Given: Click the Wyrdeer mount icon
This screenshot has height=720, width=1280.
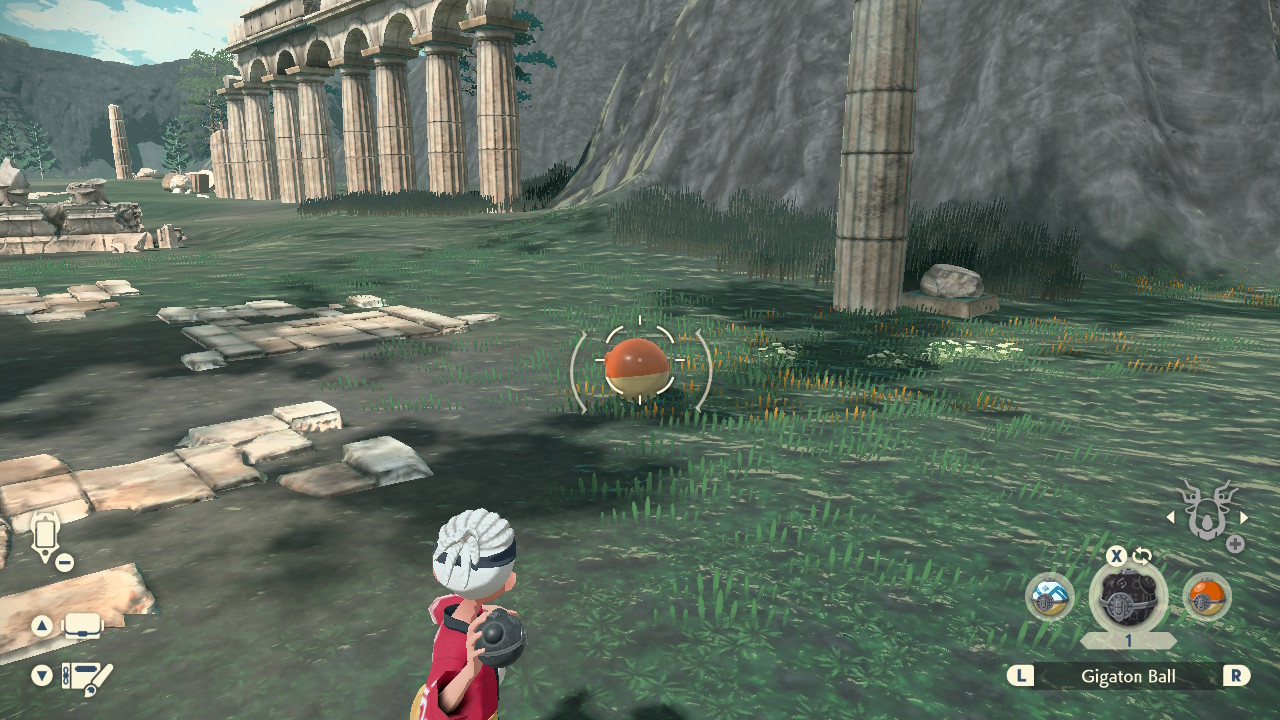Looking at the screenshot, I should click(1207, 512).
